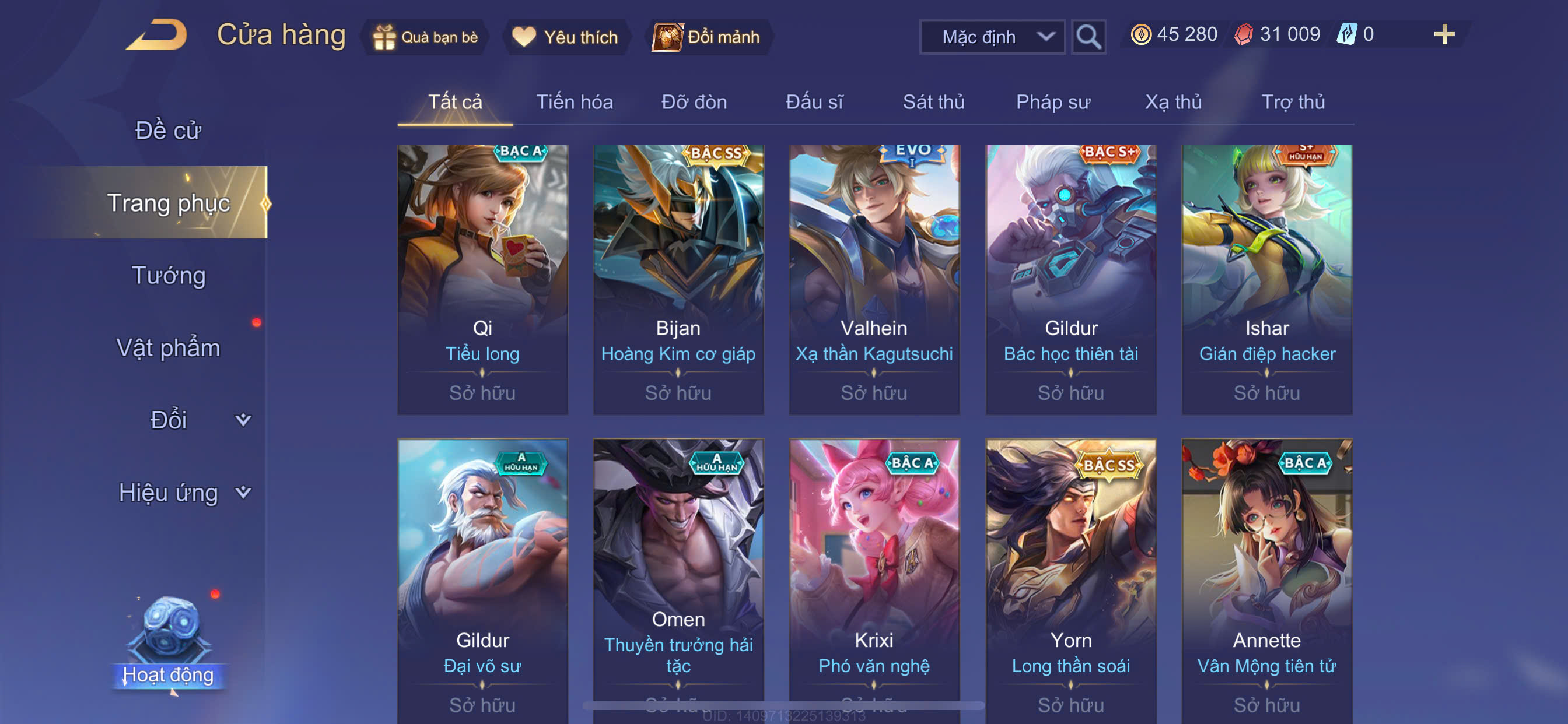The width and height of the screenshot is (1568, 724).
Task: Open the Quà bạn bè gift menu
Action: click(425, 37)
